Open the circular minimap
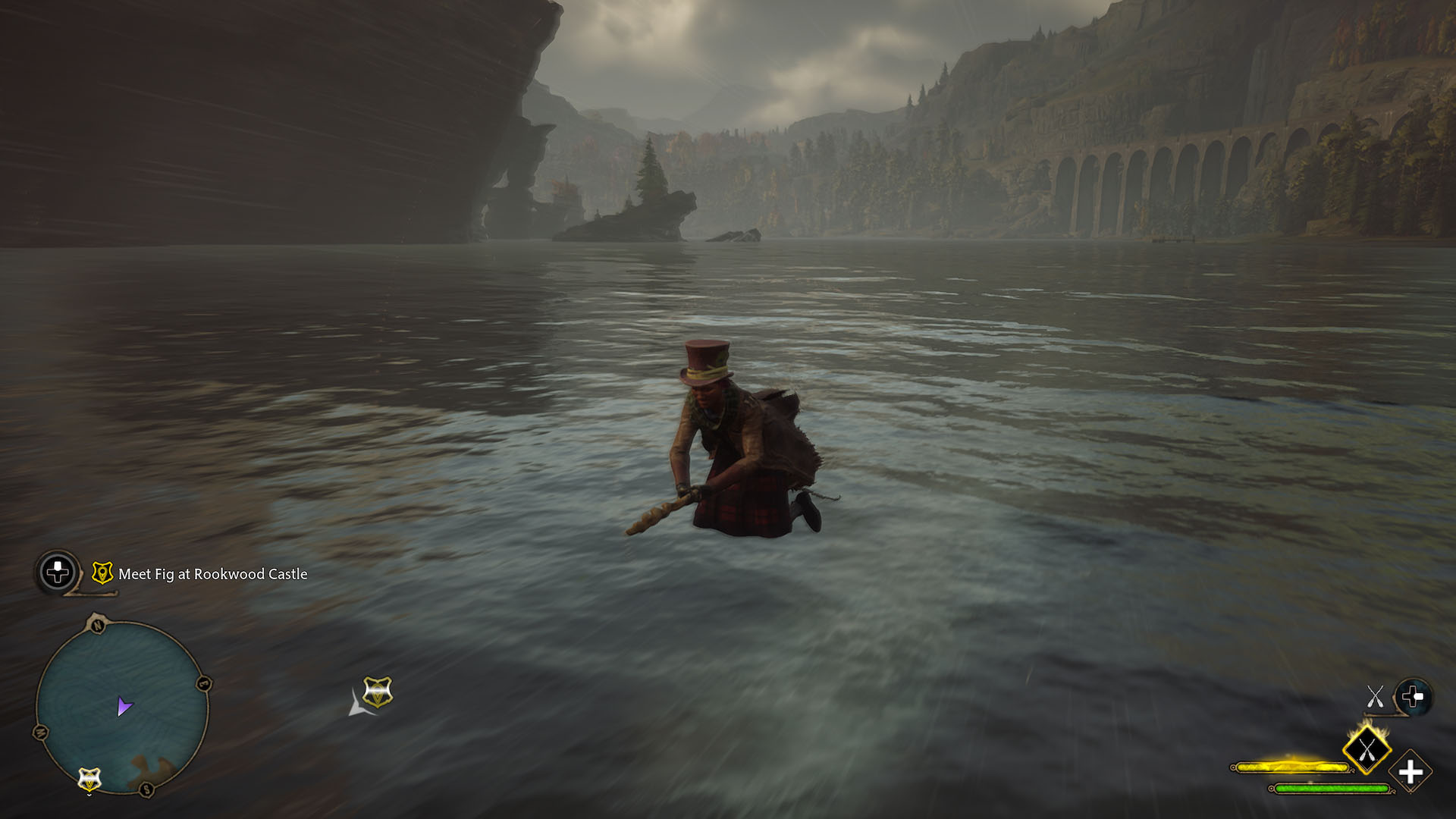 (122, 707)
